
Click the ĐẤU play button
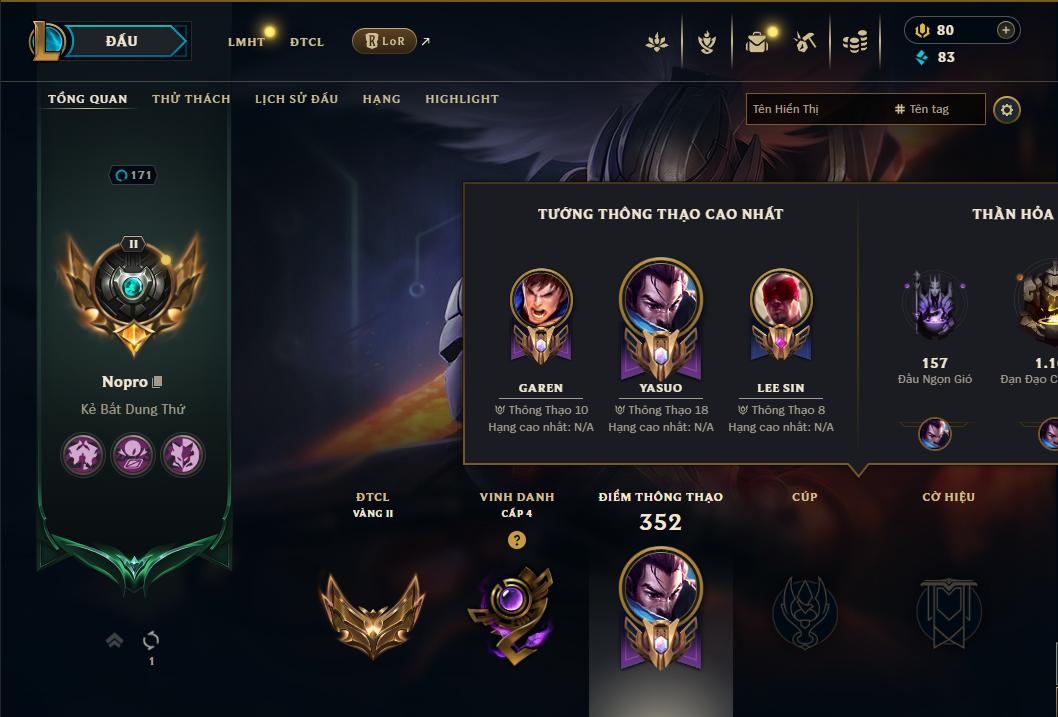121,41
